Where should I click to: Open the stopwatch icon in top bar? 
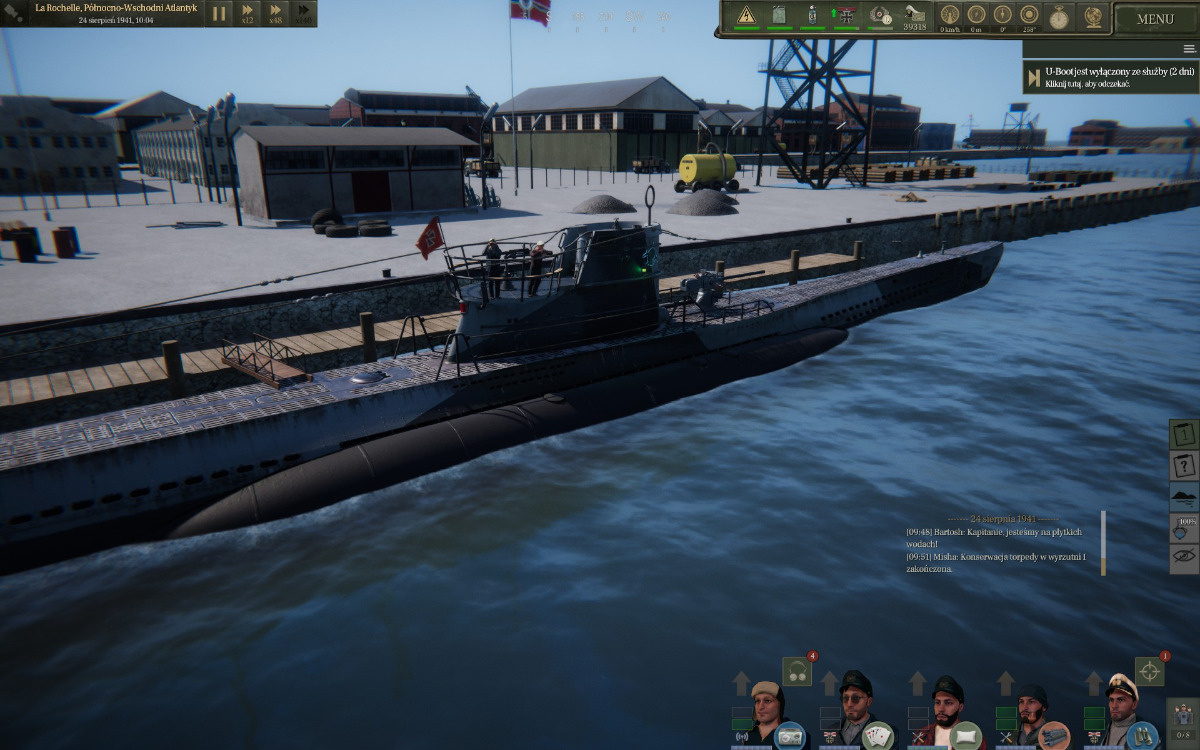[1058, 16]
